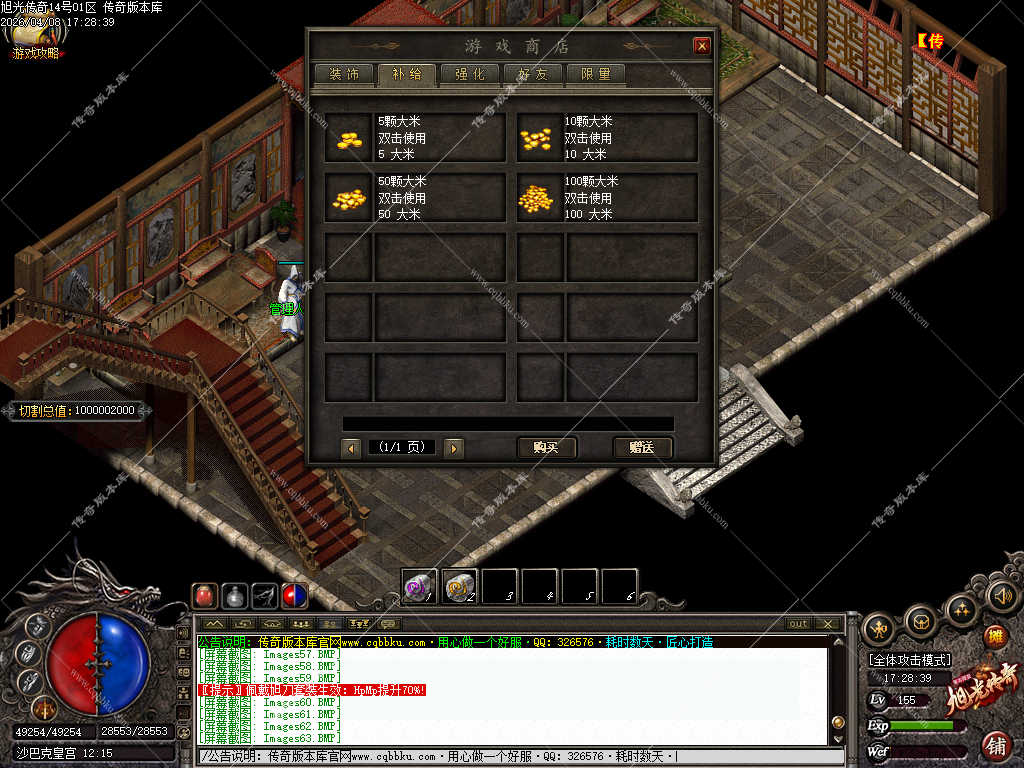This screenshot has width=1024, height=768.
Task: Go to the previous shop page arrow
Action: [x=351, y=448]
